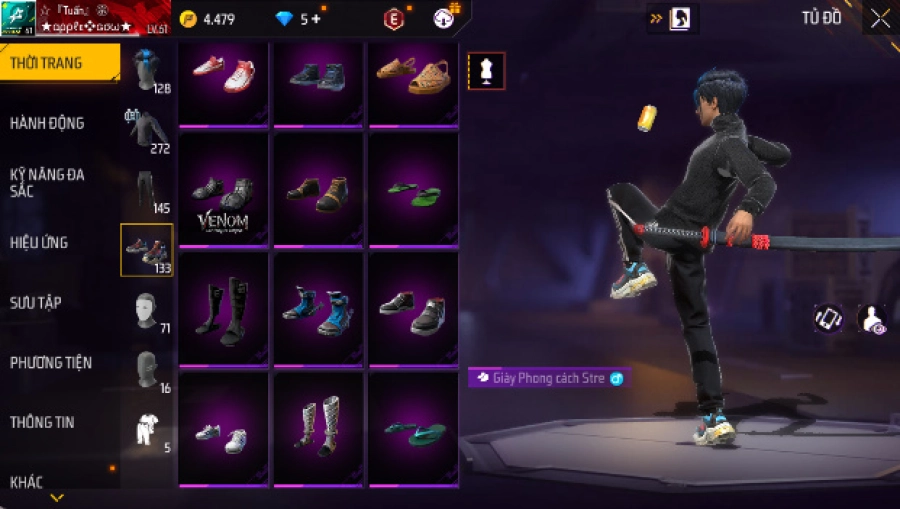
Task: Add diamonds with the plus button
Action: (317, 19)
